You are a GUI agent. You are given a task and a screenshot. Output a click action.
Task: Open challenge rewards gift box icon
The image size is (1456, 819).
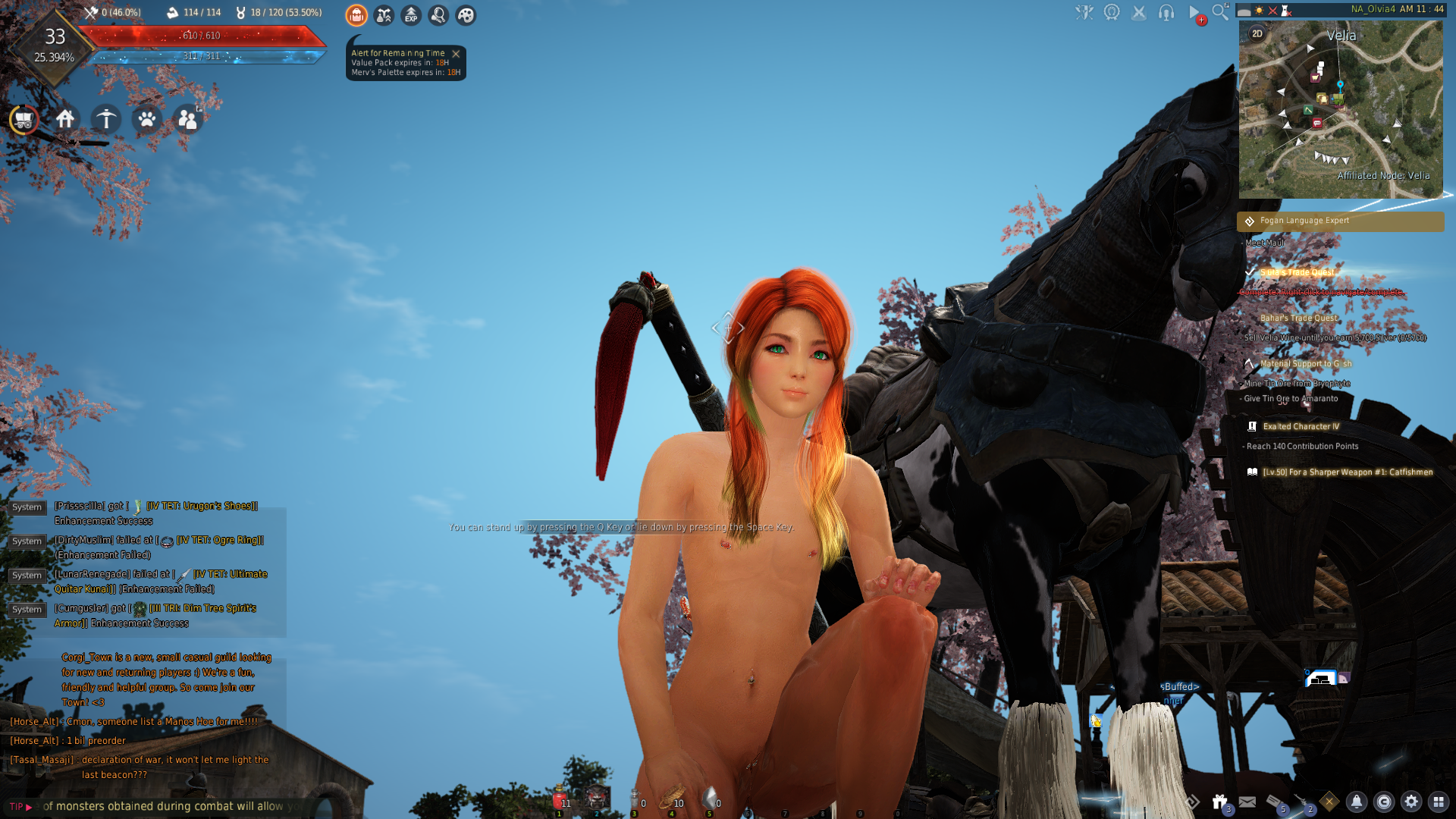pos(1219,800)
